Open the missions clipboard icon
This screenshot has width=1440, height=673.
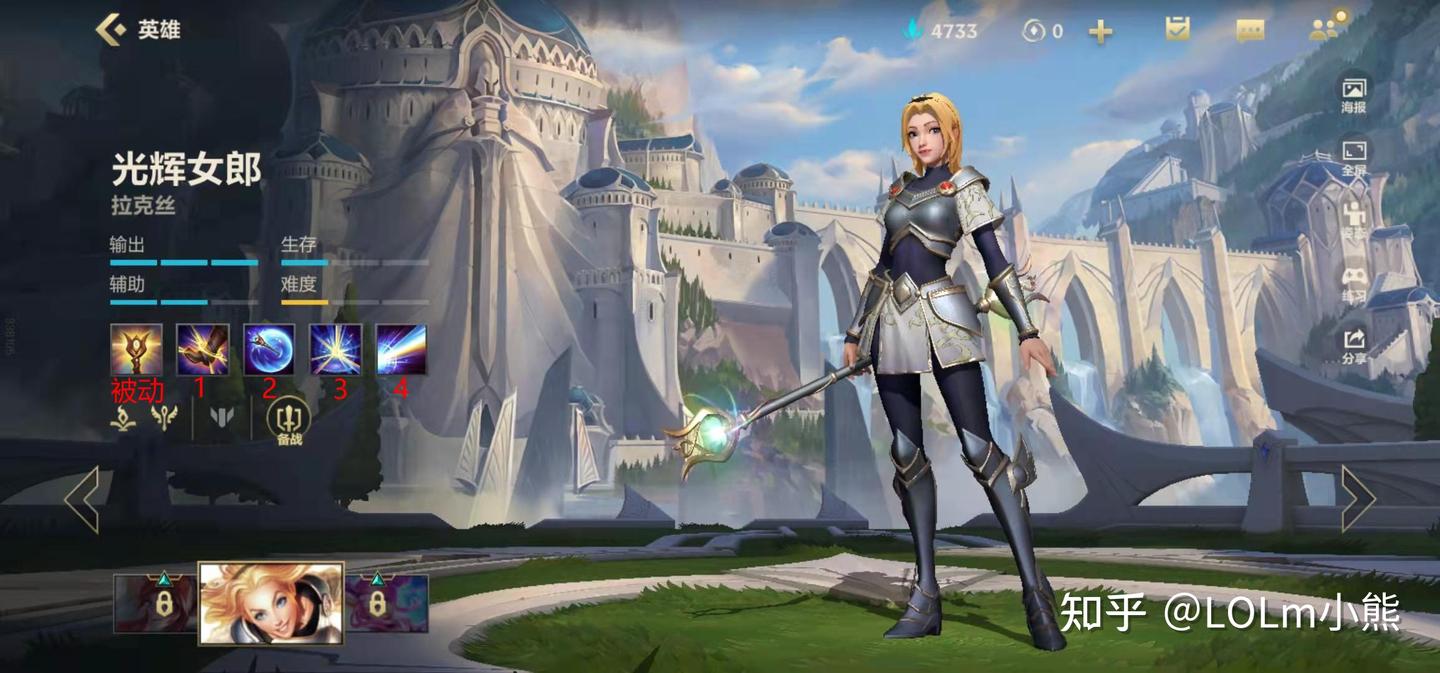[1177, 30]
